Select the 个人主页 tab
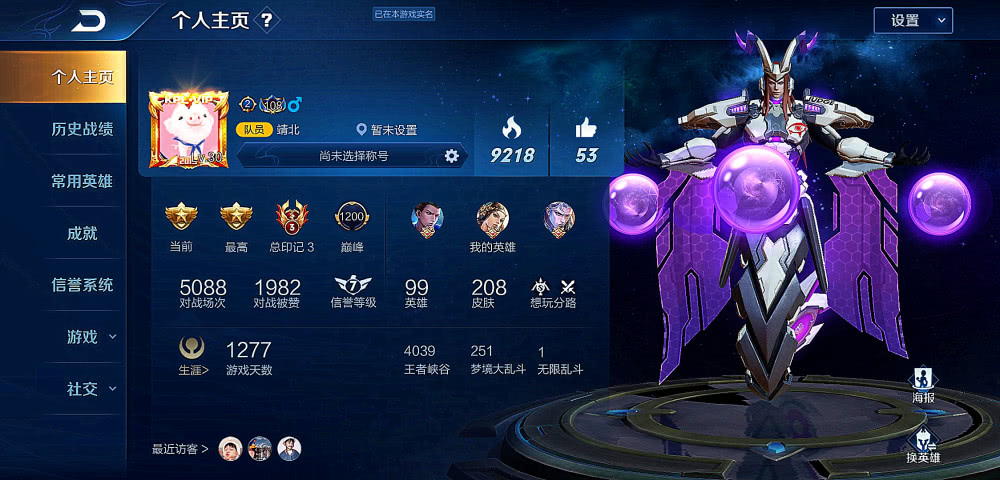Viewport: 1000px width, 480px height. point(82,77)
